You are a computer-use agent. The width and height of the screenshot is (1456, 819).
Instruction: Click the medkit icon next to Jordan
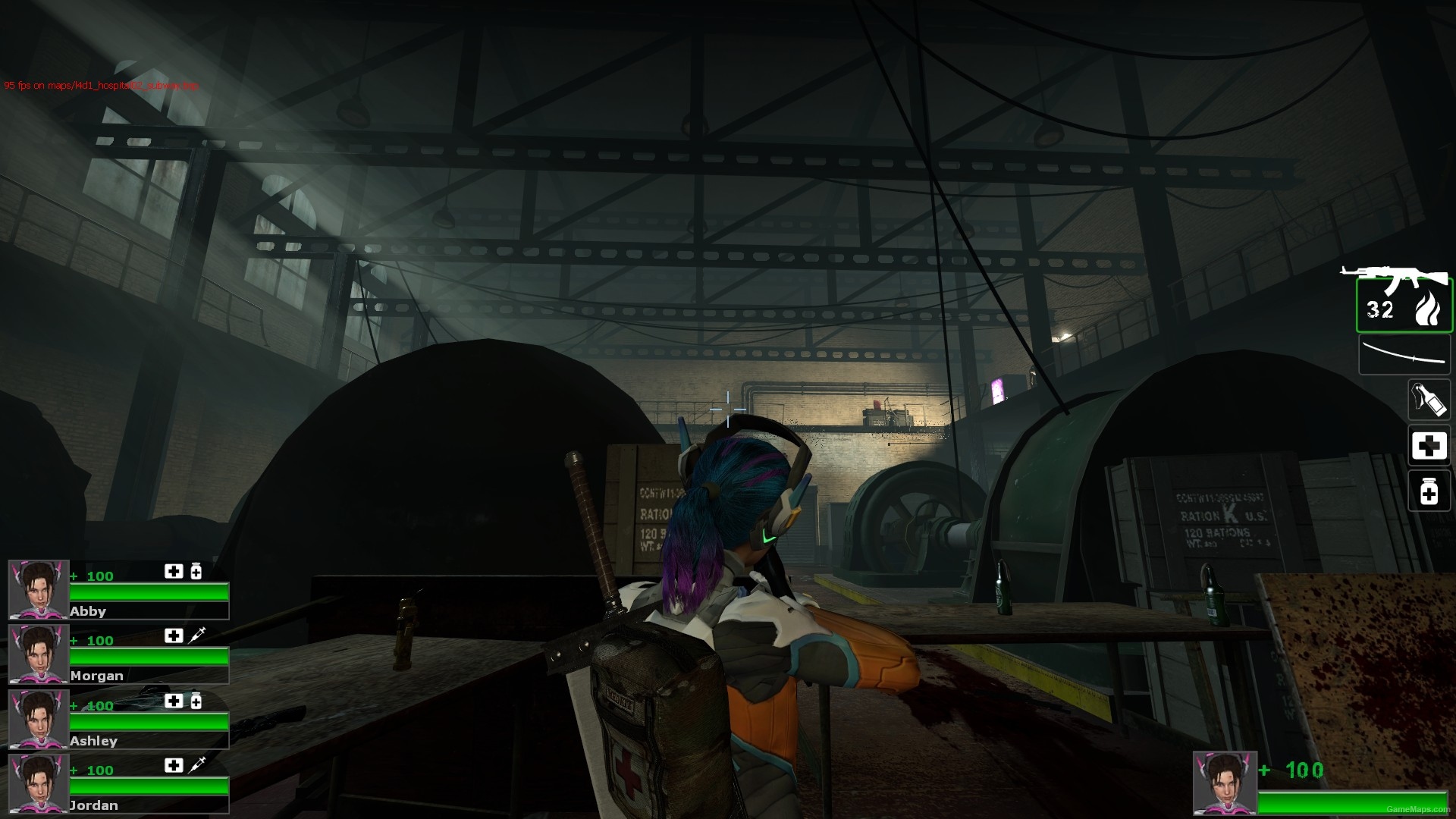point(173,765)
